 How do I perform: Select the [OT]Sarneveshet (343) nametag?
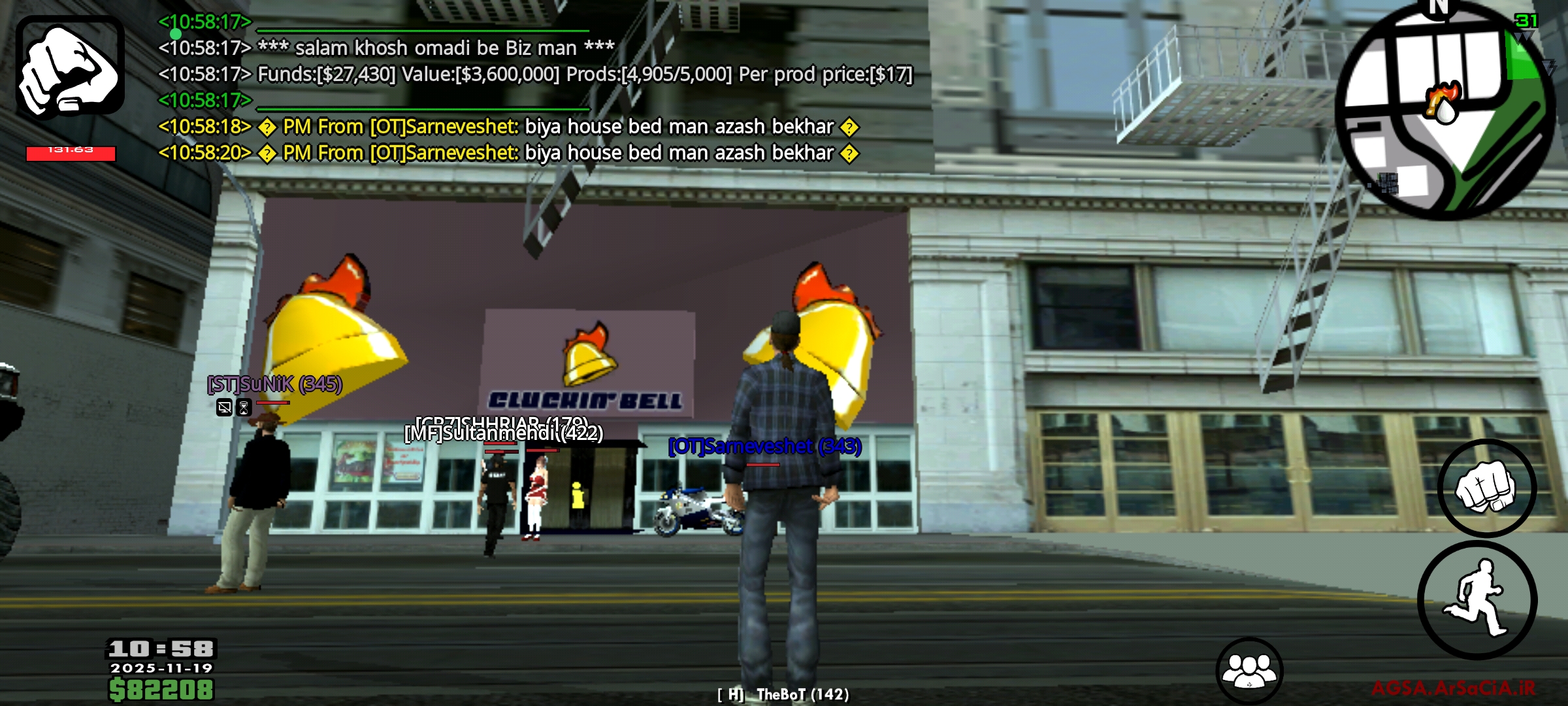coord(764,447)
